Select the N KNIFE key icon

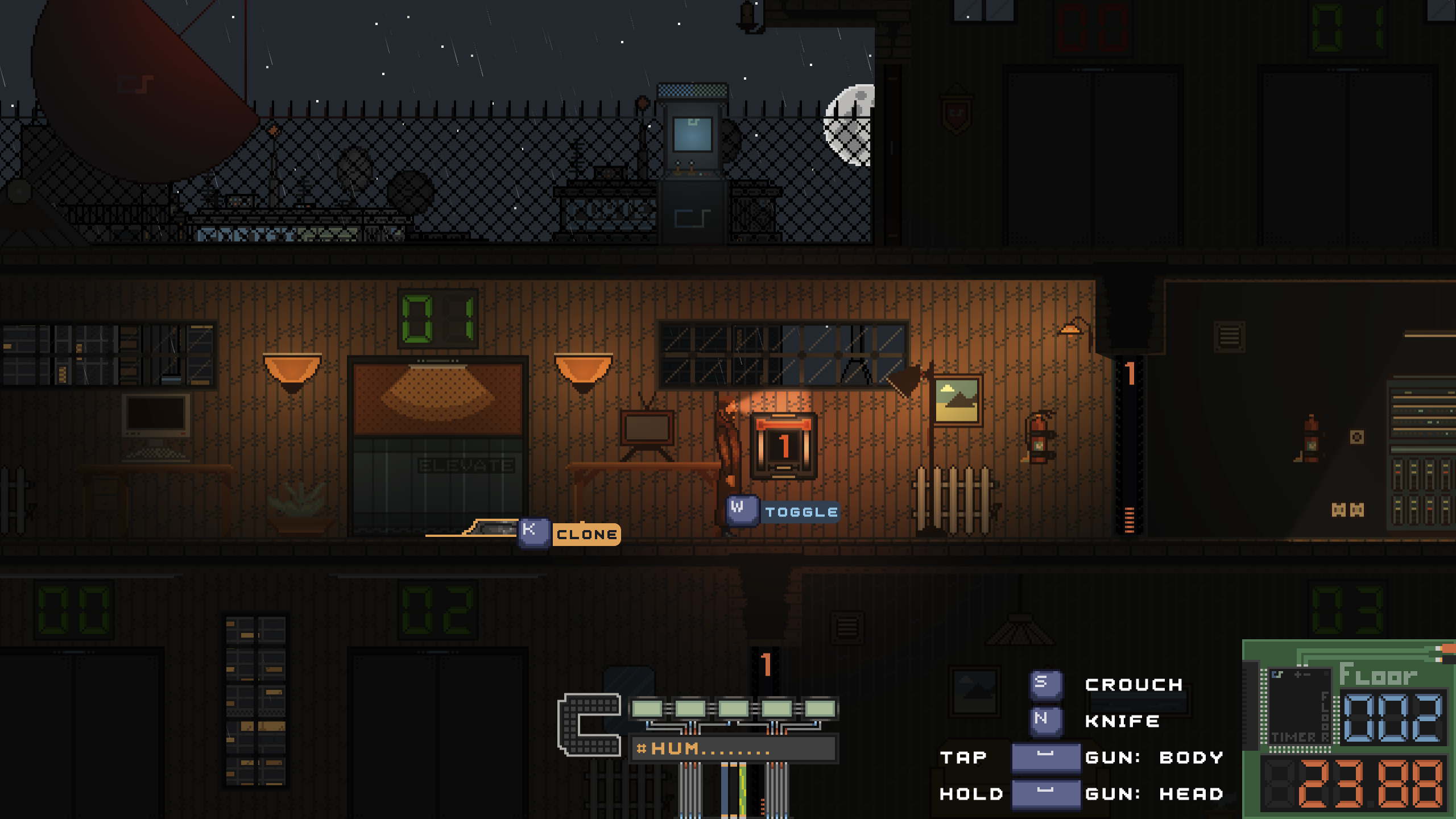(x=1045, y=721)
